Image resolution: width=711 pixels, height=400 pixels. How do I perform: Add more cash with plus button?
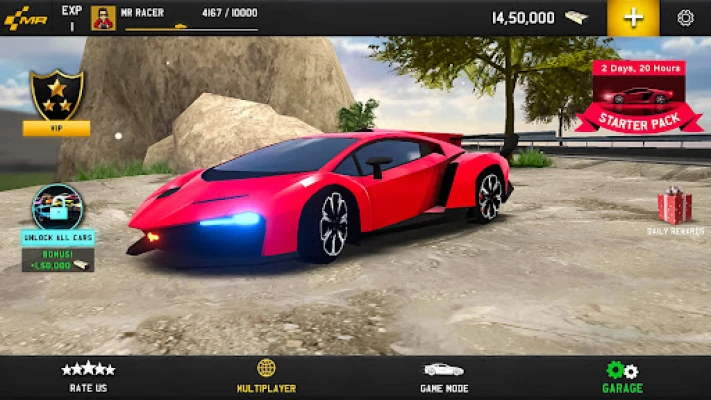[633, 17]
